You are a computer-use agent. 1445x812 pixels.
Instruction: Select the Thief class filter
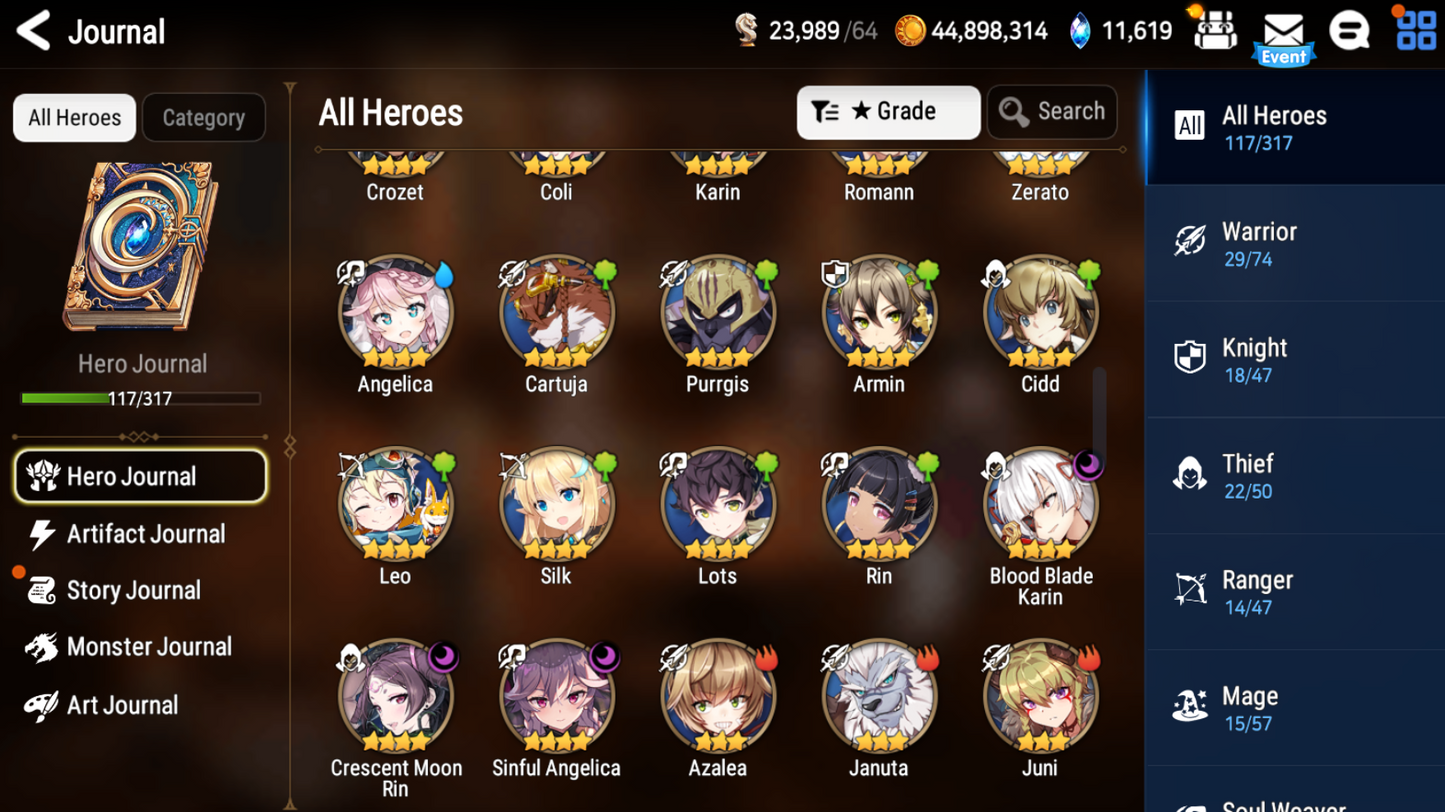pos(1295,475)
